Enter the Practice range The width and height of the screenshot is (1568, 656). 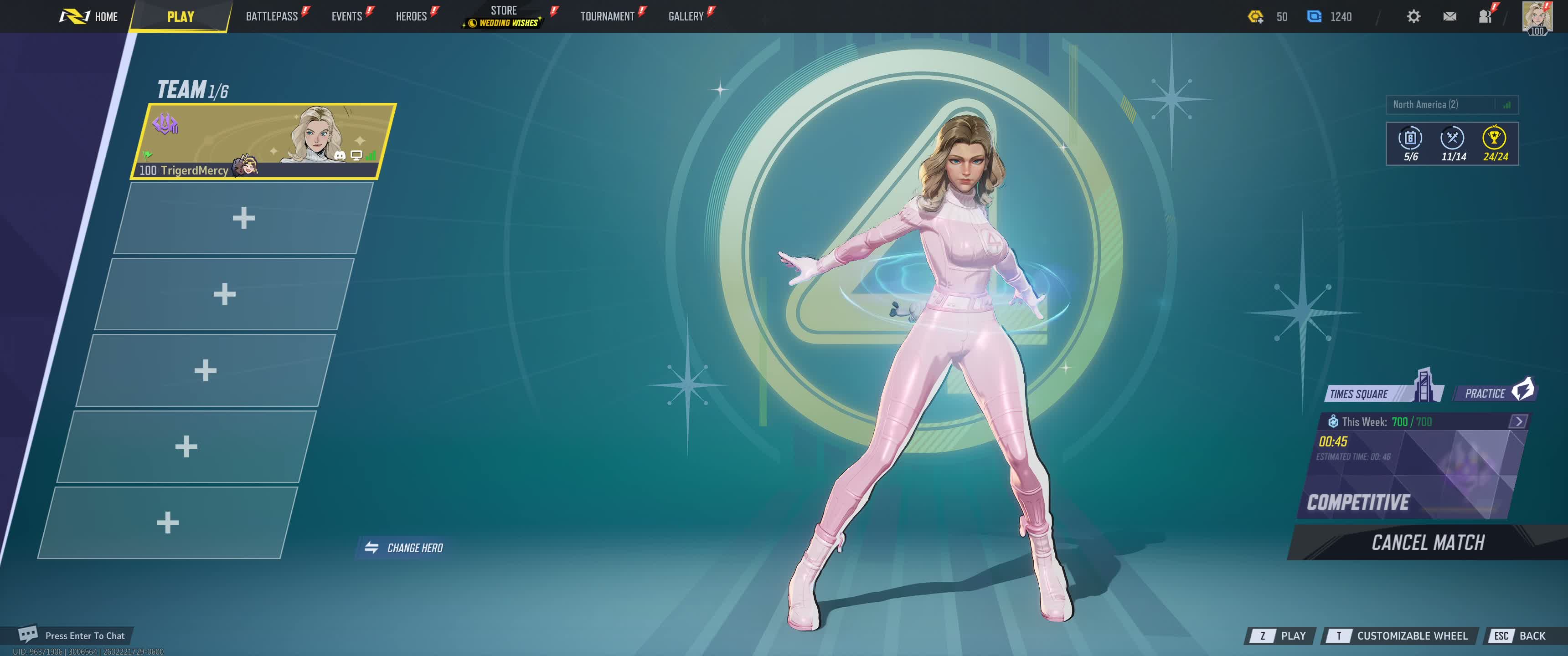pos(1494,393)
